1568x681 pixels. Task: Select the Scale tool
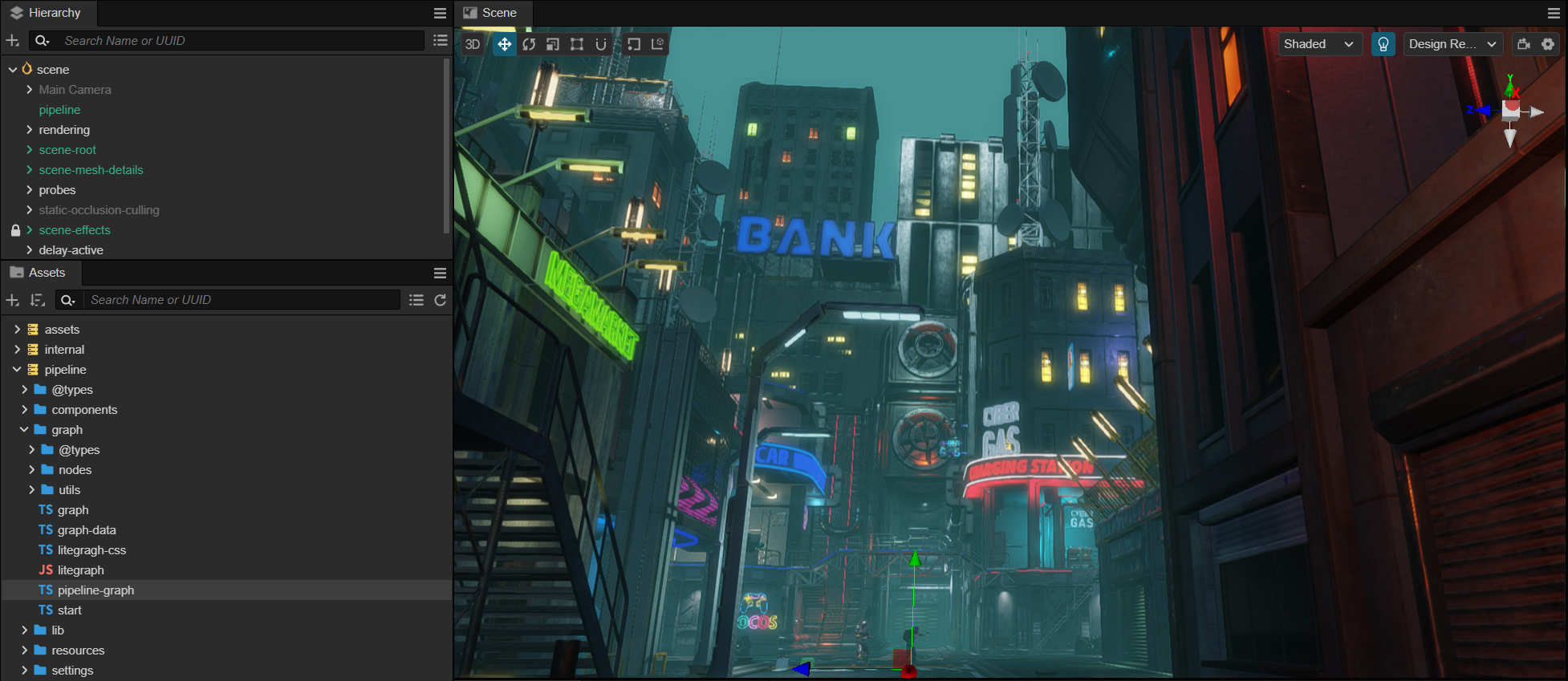[x=553, y=44]
